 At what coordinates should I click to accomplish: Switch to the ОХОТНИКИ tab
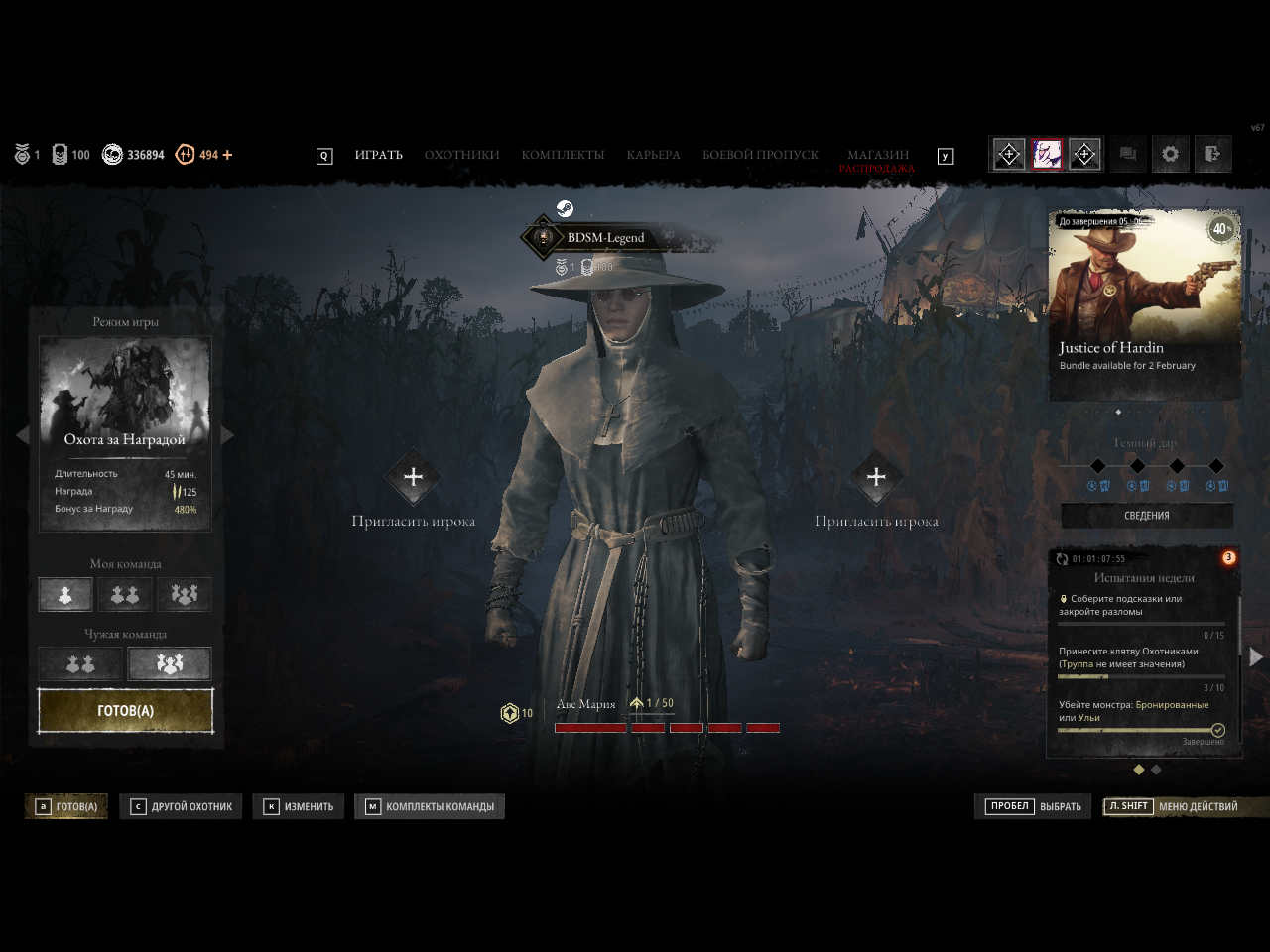461,155
